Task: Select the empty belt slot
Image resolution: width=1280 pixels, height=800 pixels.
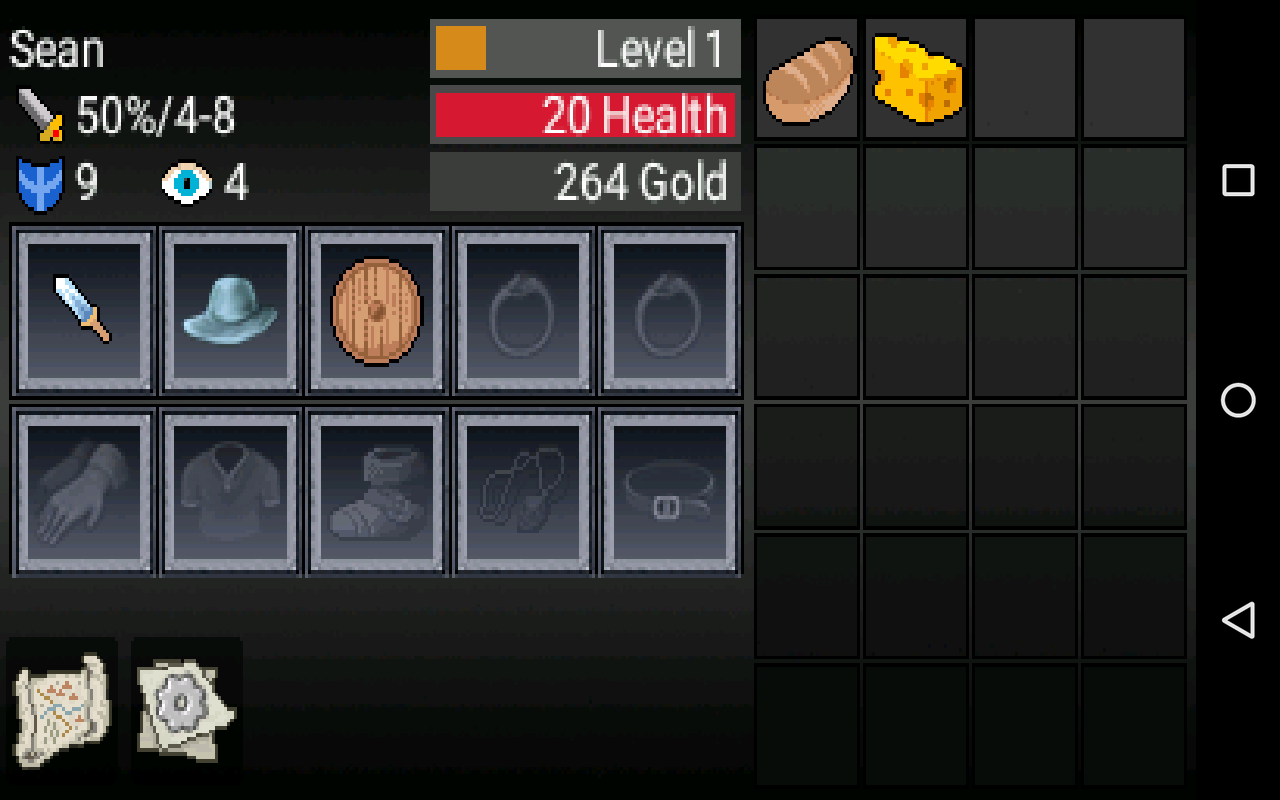Action: coord(668,489)
